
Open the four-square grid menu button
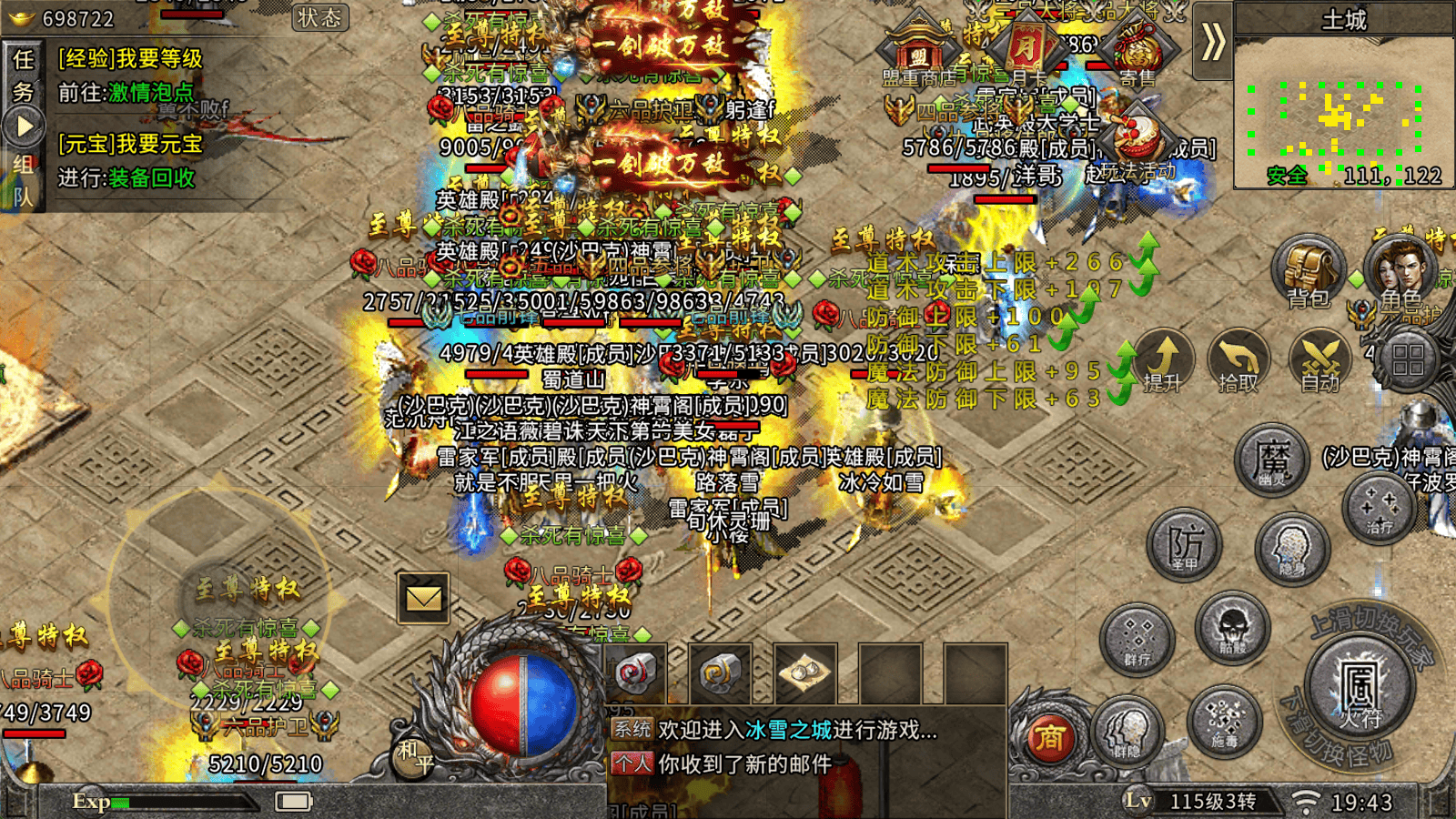[x=1407, y=360]
